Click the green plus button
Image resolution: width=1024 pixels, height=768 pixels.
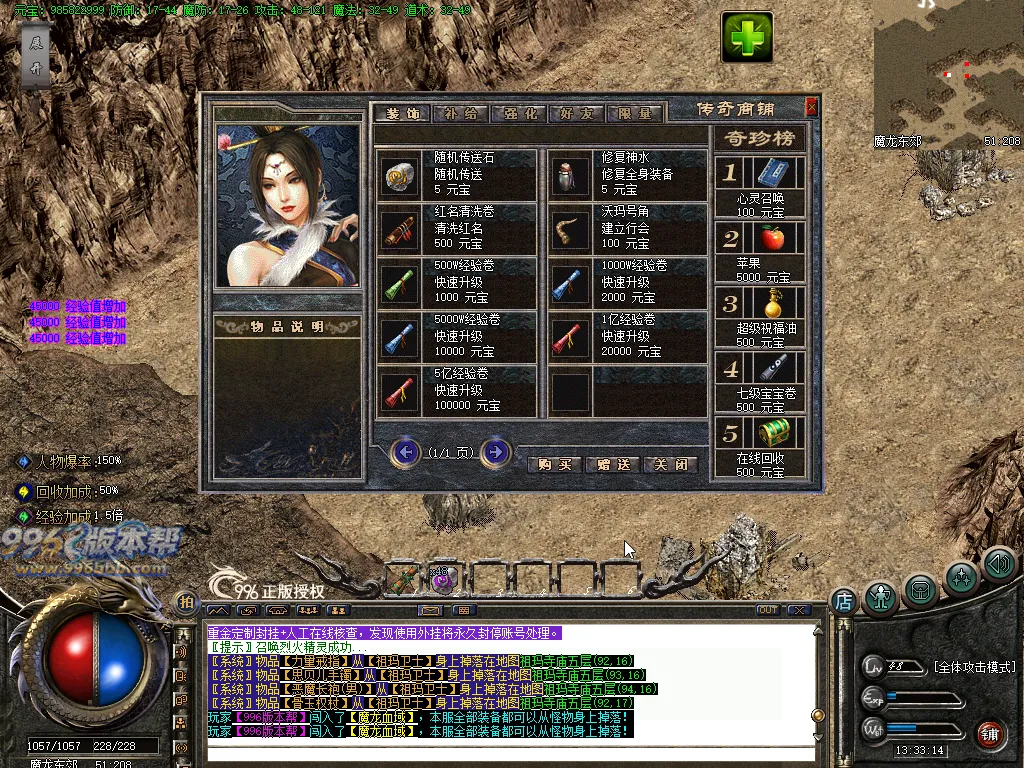point(747,38)
